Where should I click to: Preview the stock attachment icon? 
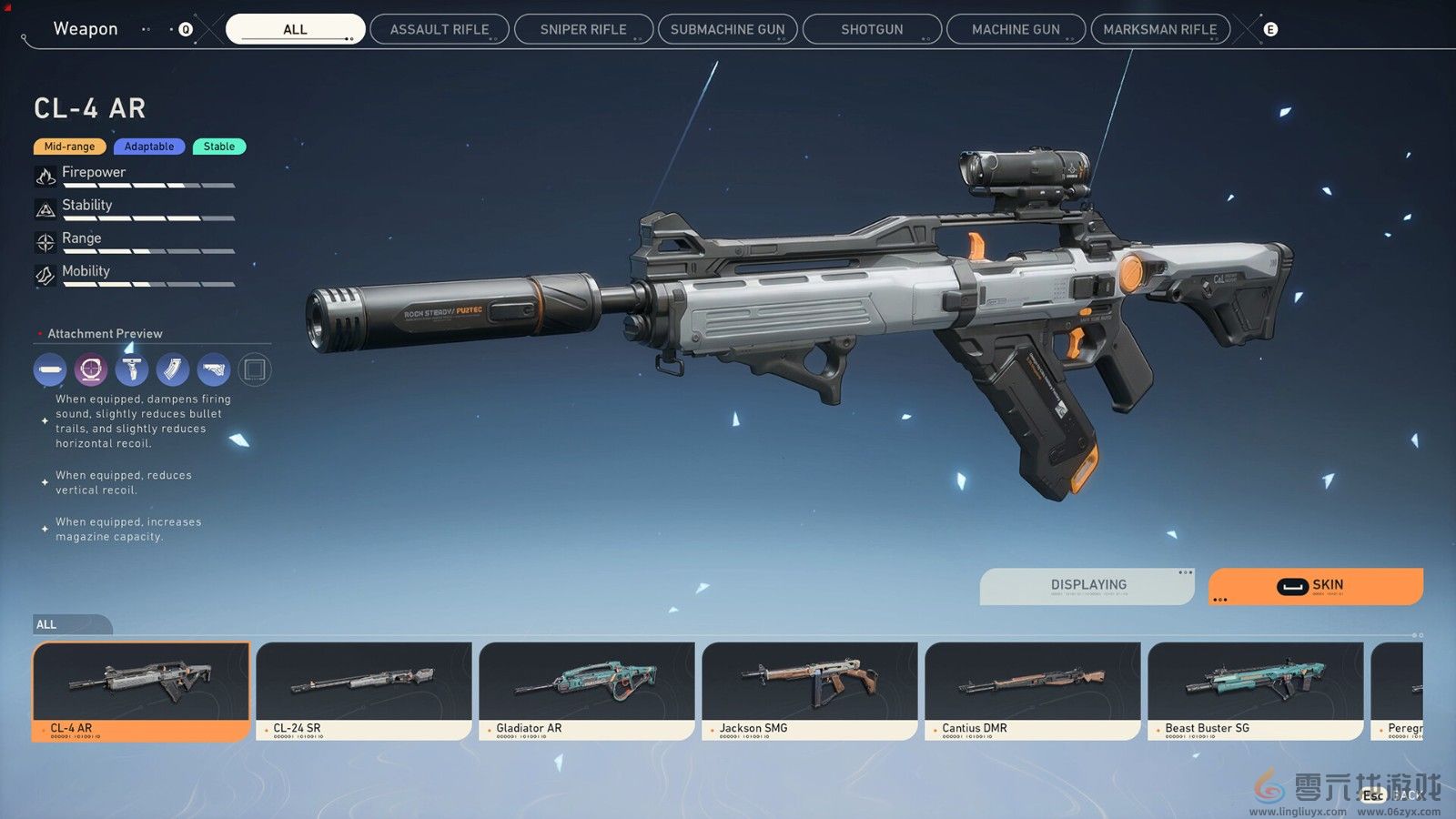pyautogui.click(x=214, y=369)
